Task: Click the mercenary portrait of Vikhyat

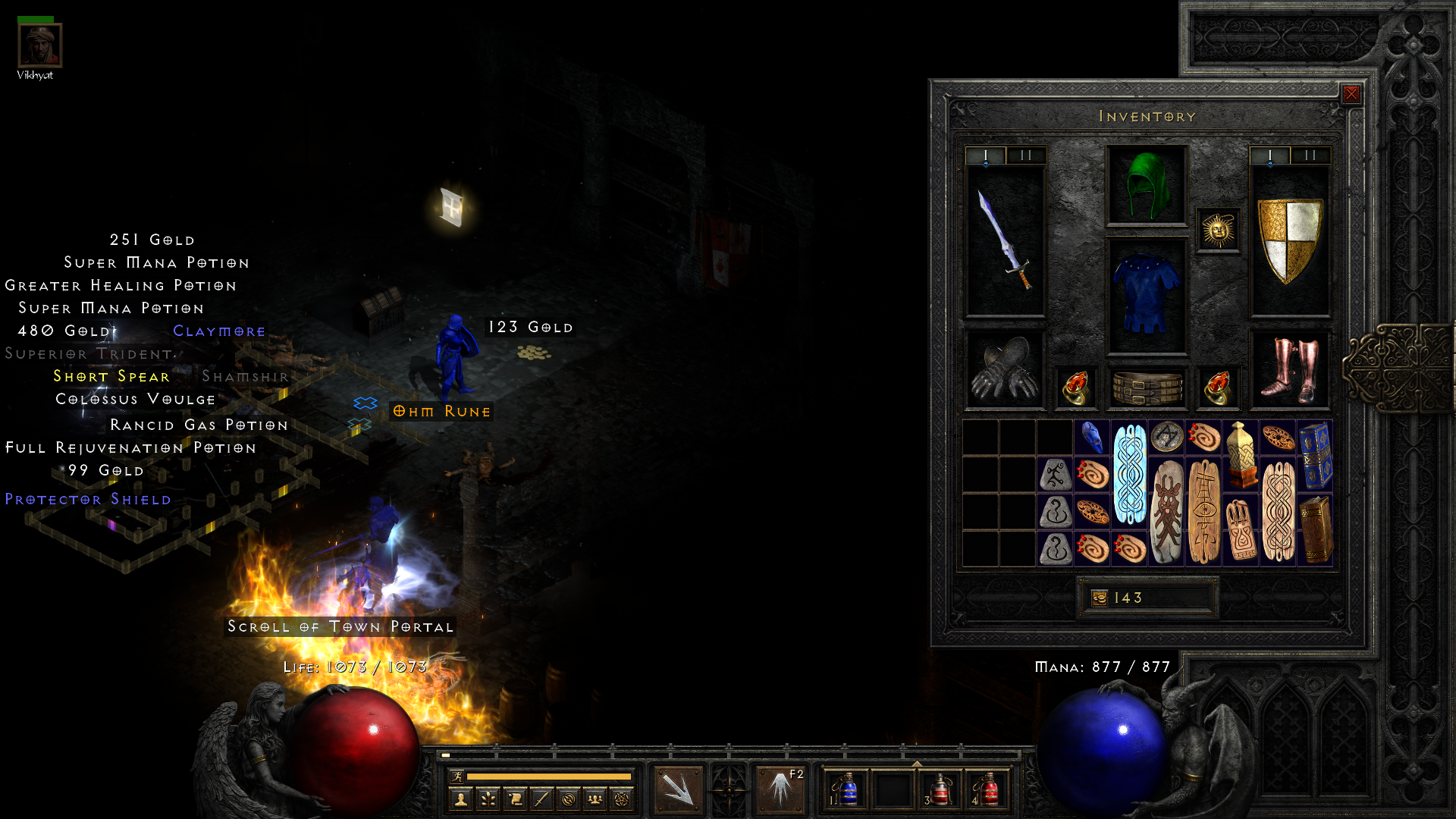Action: [39, 45]
